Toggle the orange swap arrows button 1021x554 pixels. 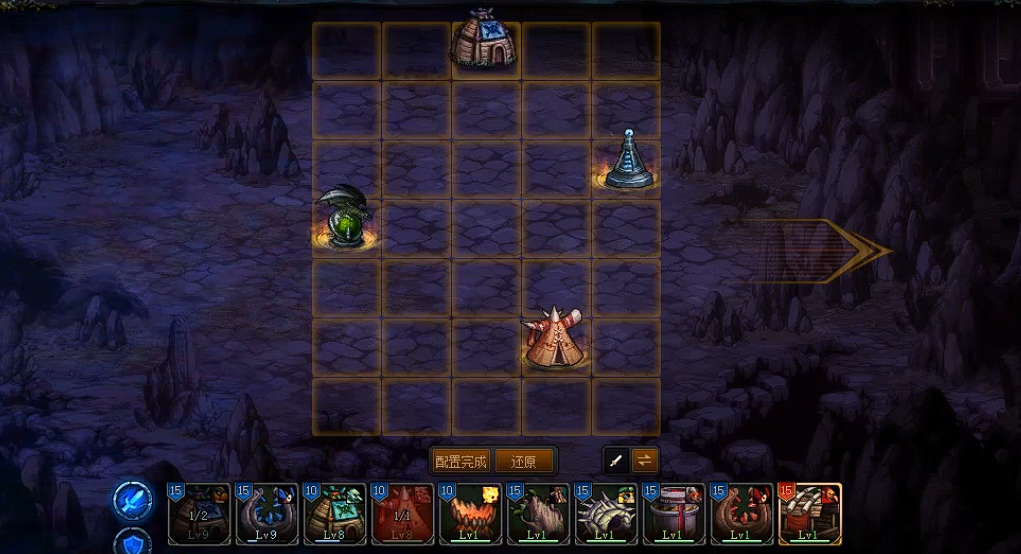(x=645, y=461)
